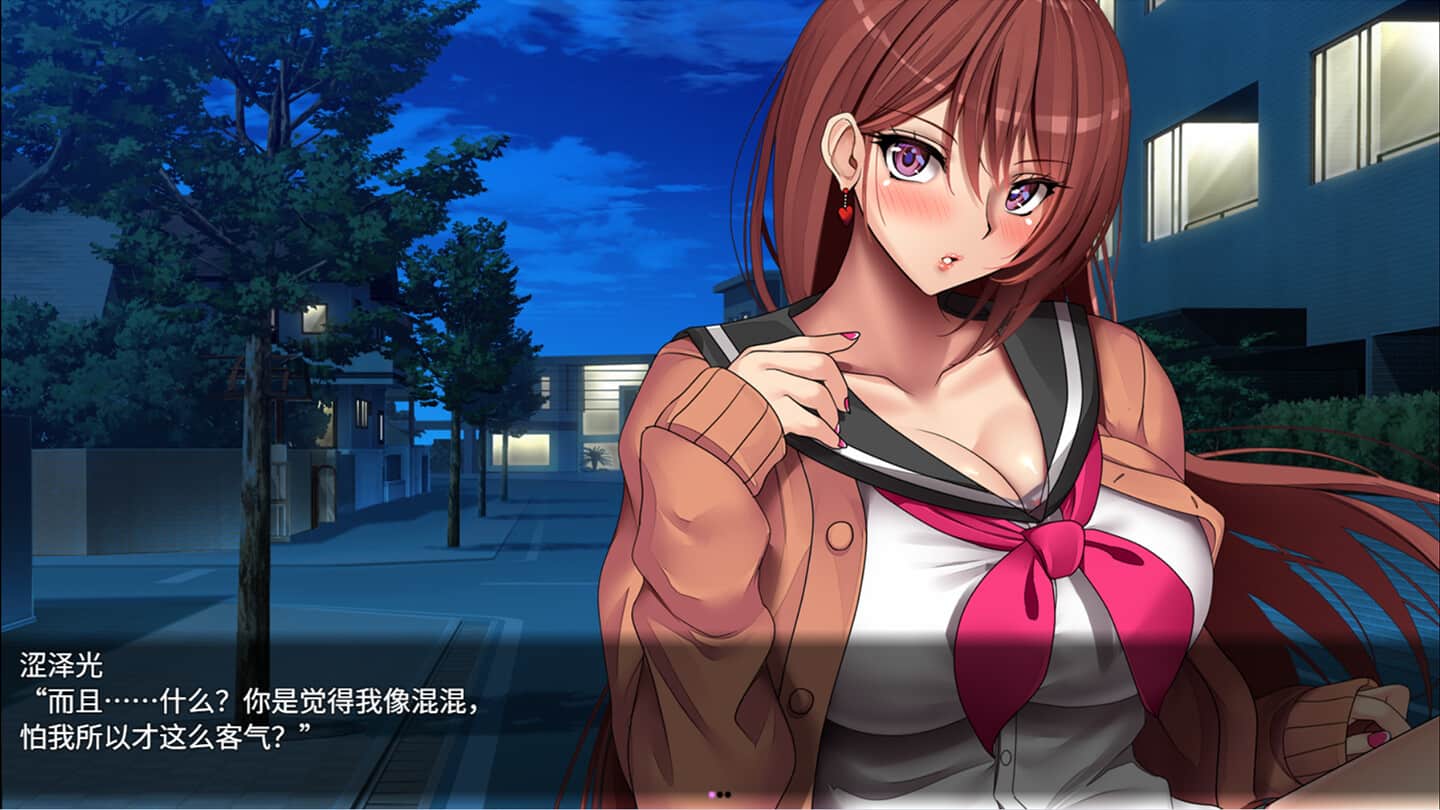Click the pink dot indicator at the bottom
Screen dimensions: 1440x810
pos(711,795)
